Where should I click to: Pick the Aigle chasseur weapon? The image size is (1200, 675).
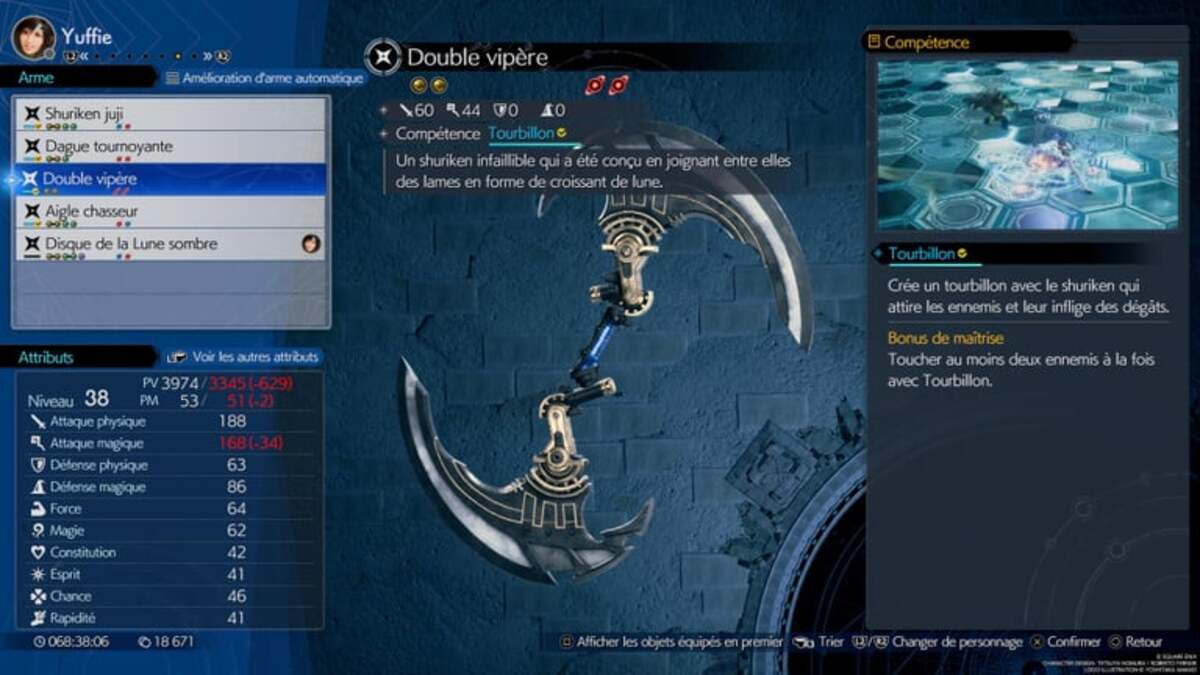[170, 212]
